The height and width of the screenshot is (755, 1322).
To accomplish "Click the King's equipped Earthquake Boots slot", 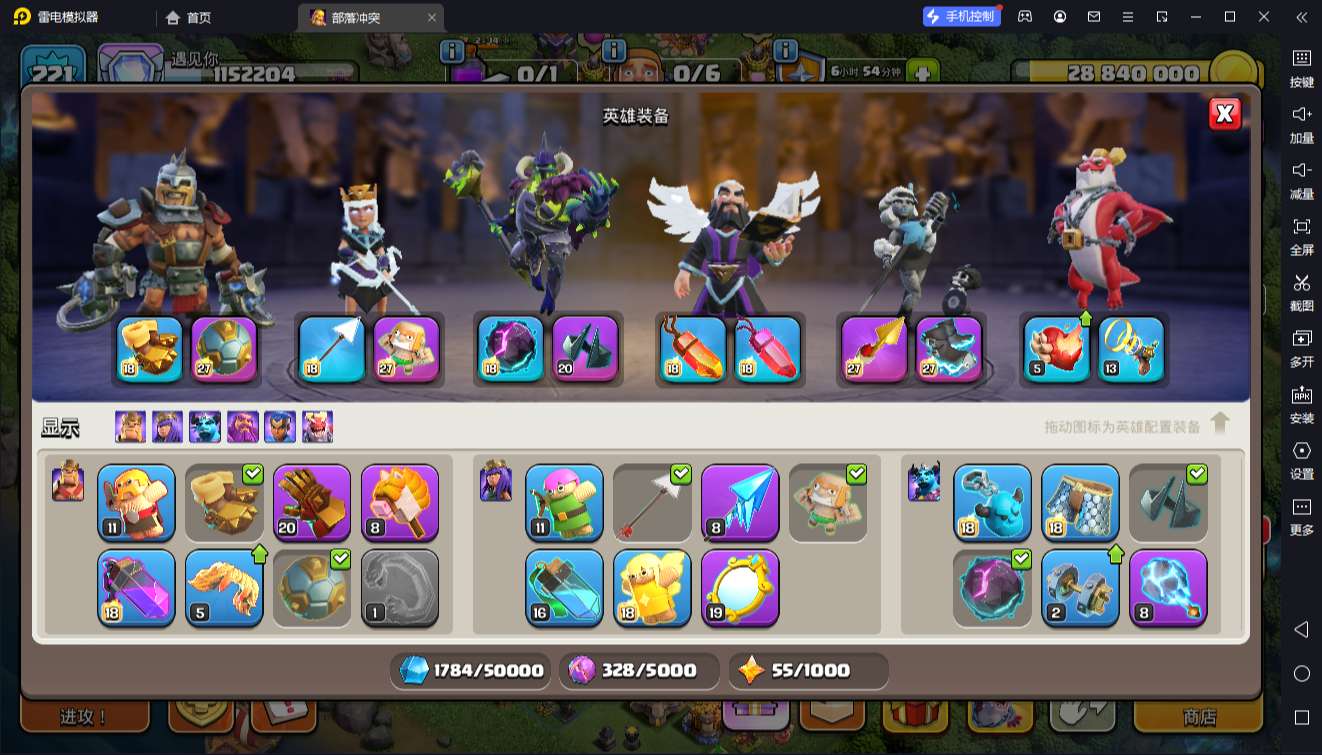I will [150, 349].
